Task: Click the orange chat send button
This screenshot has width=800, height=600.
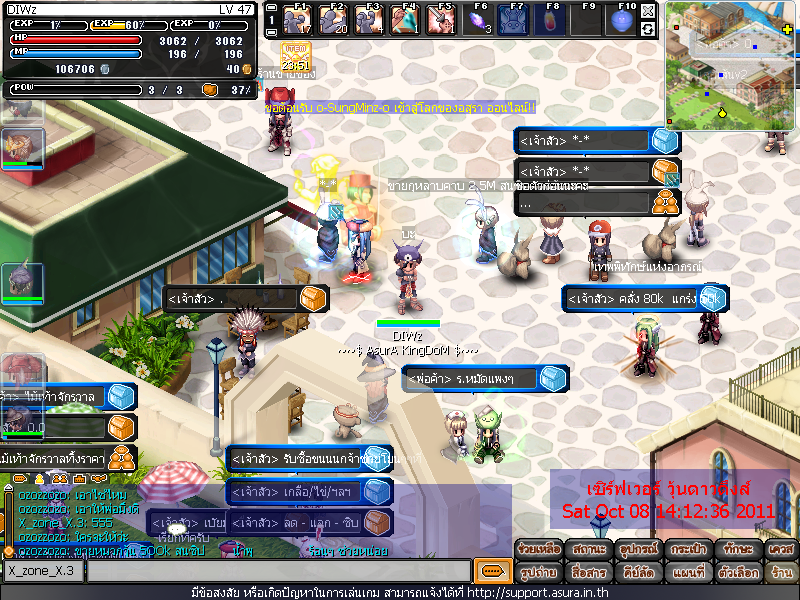Action: 491,571
